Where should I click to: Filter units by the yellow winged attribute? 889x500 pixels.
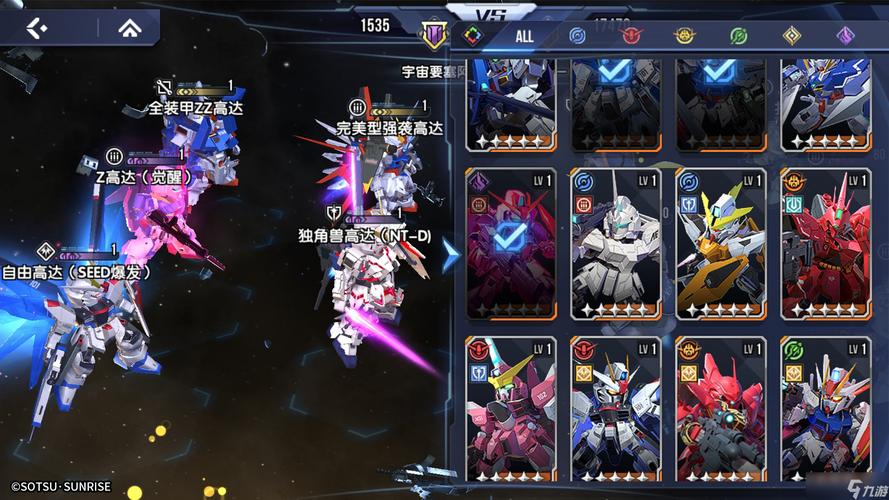(x=685, y=36)
